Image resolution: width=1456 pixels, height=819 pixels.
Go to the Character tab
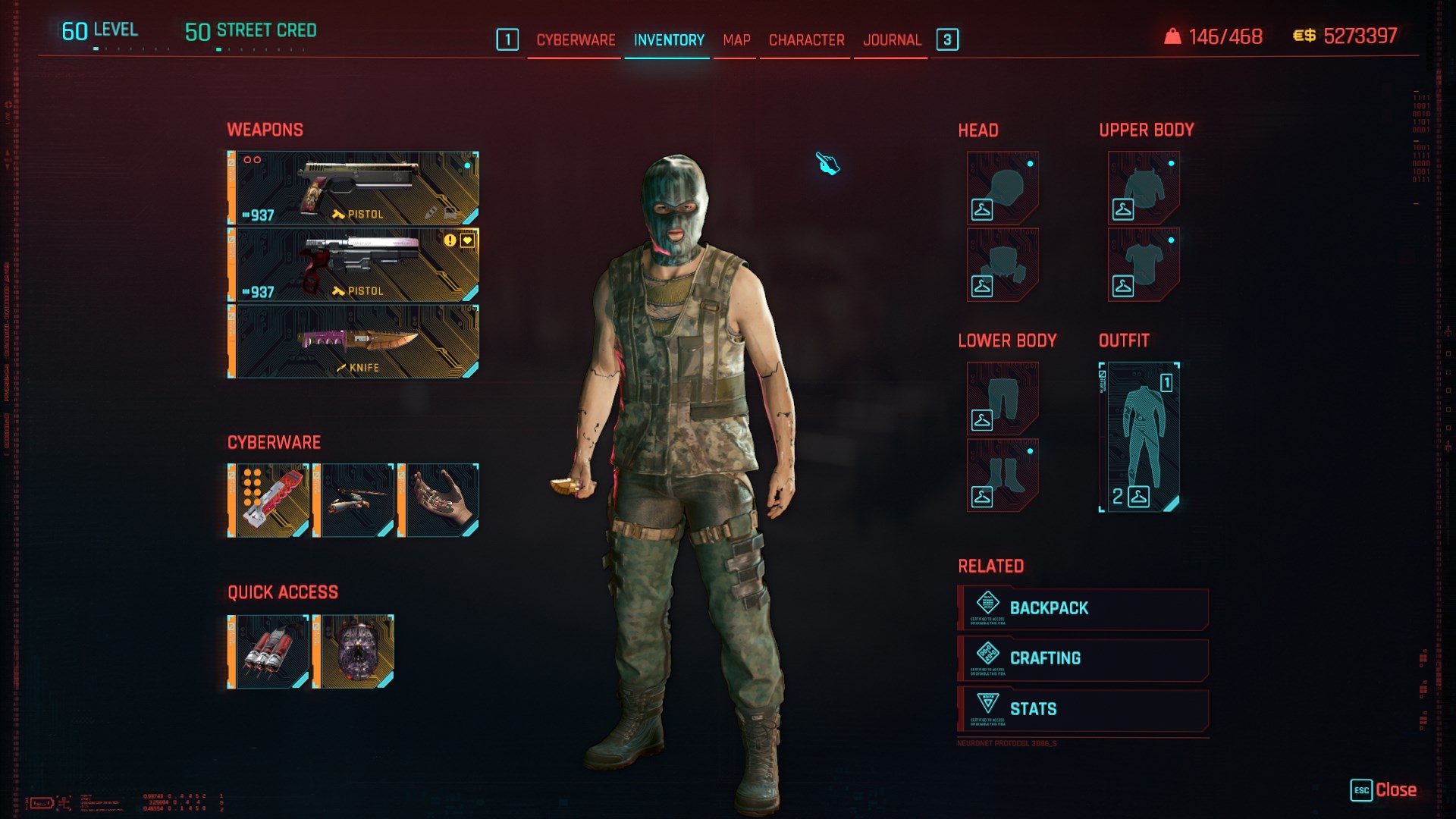(x=806, y=40)
